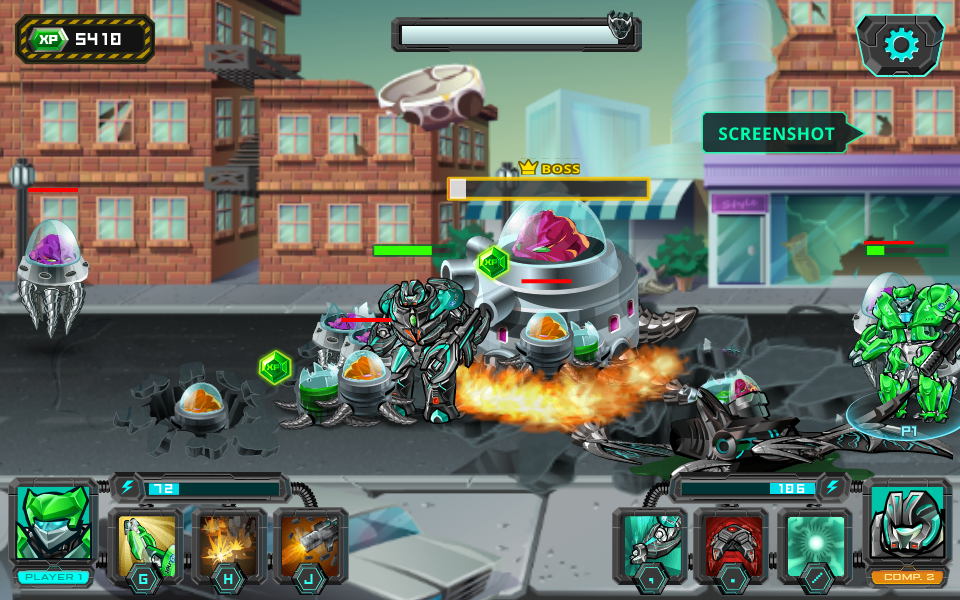This screenshot has width=960, height=600.
Task: Open the gear settings menu
Action: click(x=900, y=45)
